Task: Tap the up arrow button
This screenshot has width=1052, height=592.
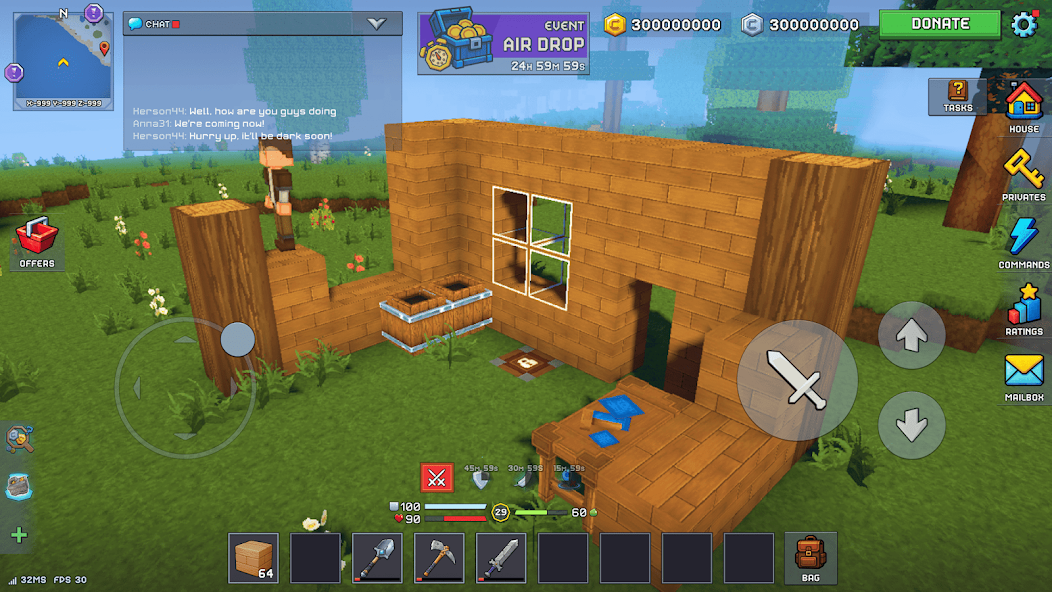Action: pos(911,336)
